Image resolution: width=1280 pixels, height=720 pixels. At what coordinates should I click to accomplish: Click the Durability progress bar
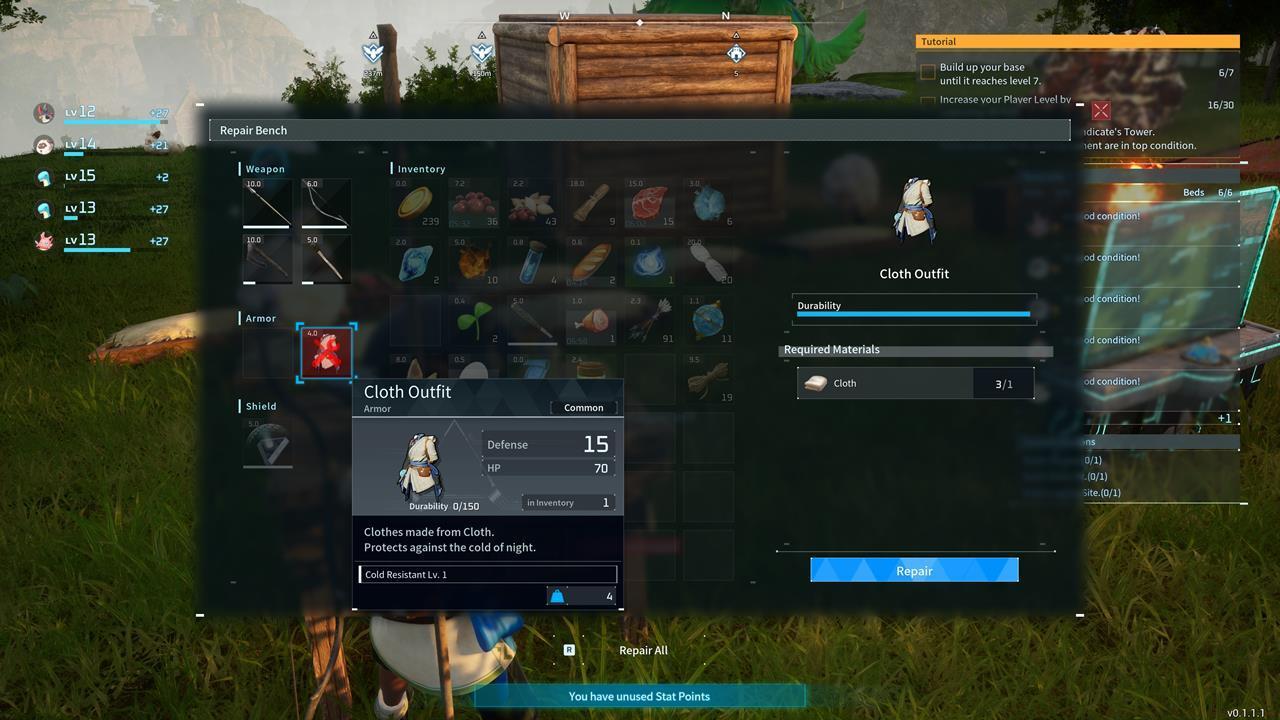pos(913,315)
